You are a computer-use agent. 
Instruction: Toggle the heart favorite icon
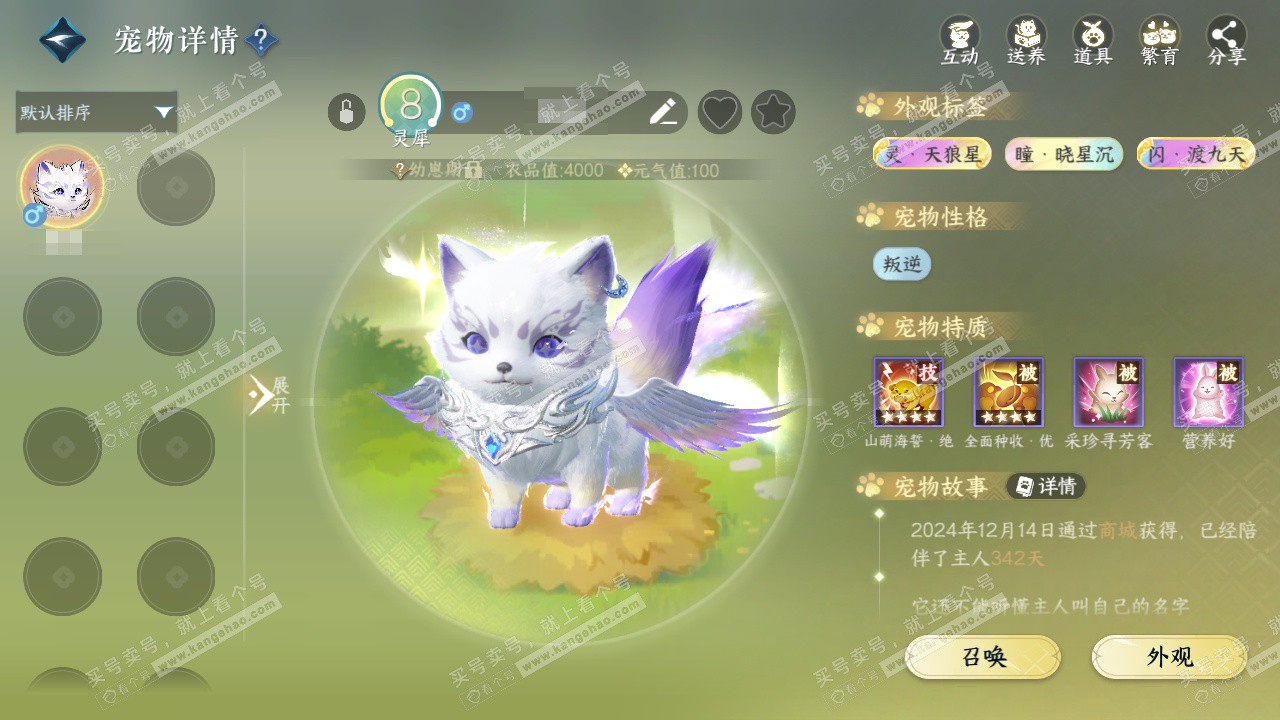pyautogui.click(x=719, y=112)
